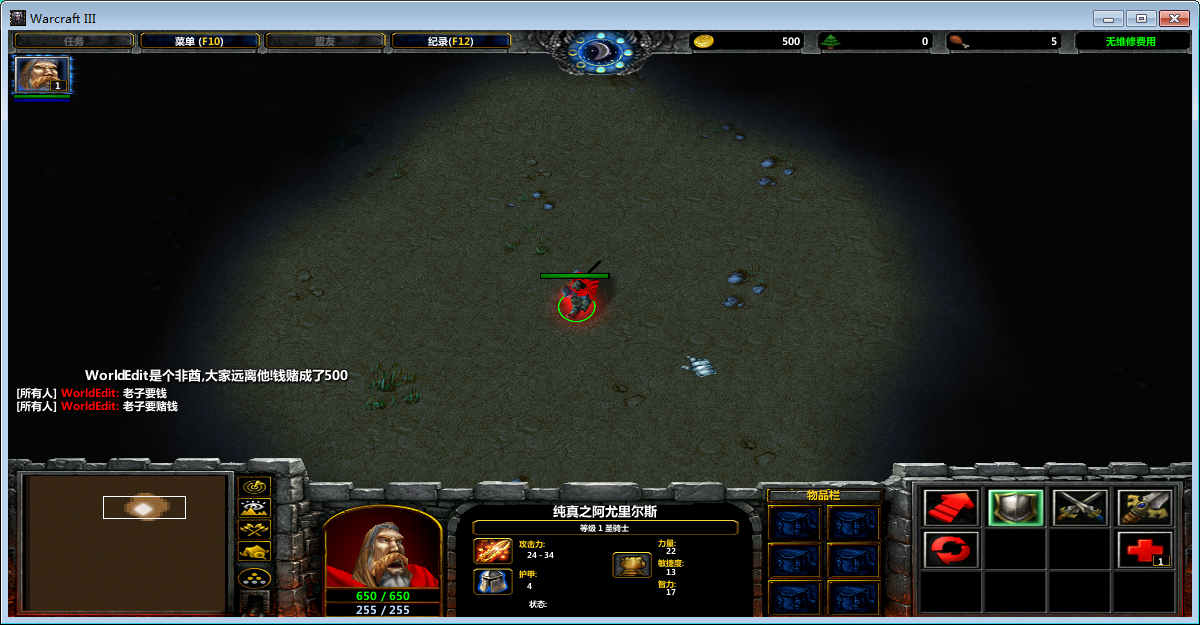Click the helmet armor icon in unit info
This screenshot has height=625, width=1200.
click(492, 581)
